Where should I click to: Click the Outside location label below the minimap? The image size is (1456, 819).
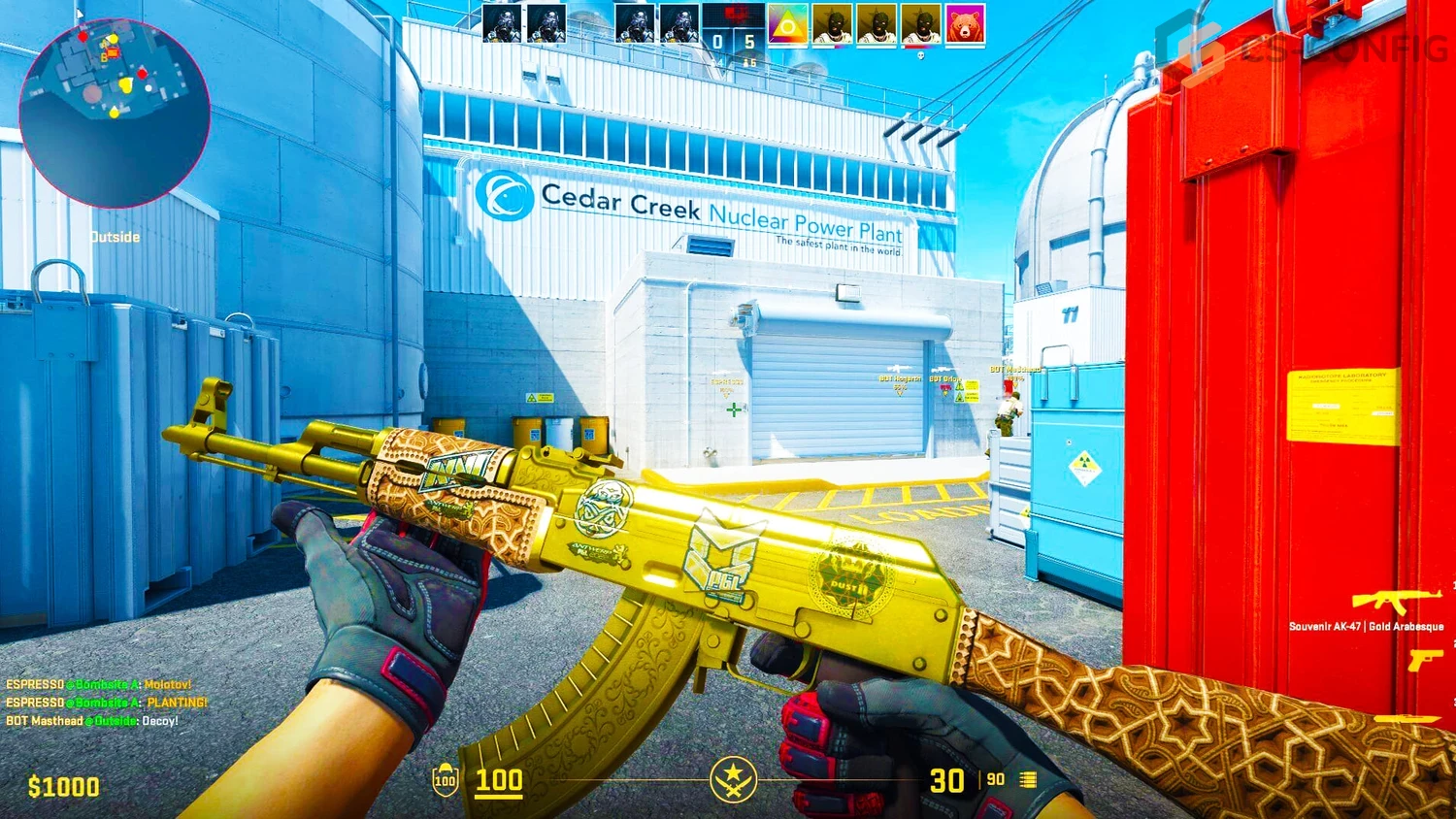114,236
